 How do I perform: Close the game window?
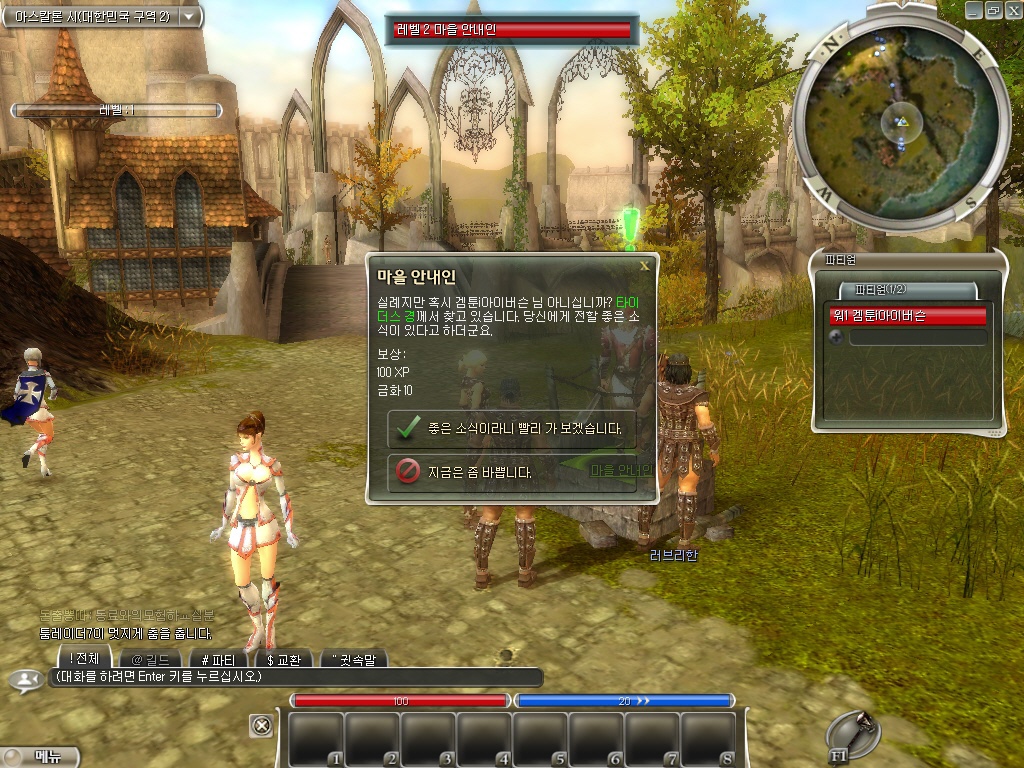coord(1012,9)
